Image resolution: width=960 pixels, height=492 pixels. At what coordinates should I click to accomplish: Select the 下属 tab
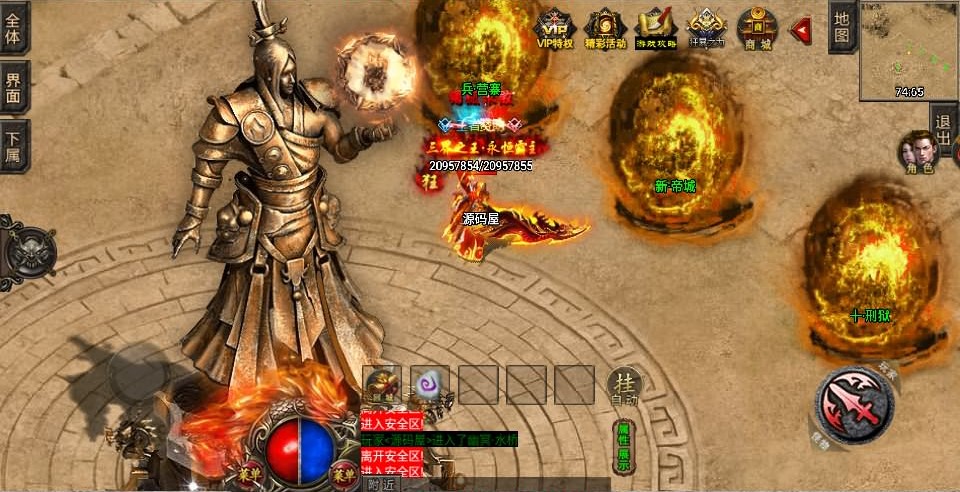click(x=13, y=146)
